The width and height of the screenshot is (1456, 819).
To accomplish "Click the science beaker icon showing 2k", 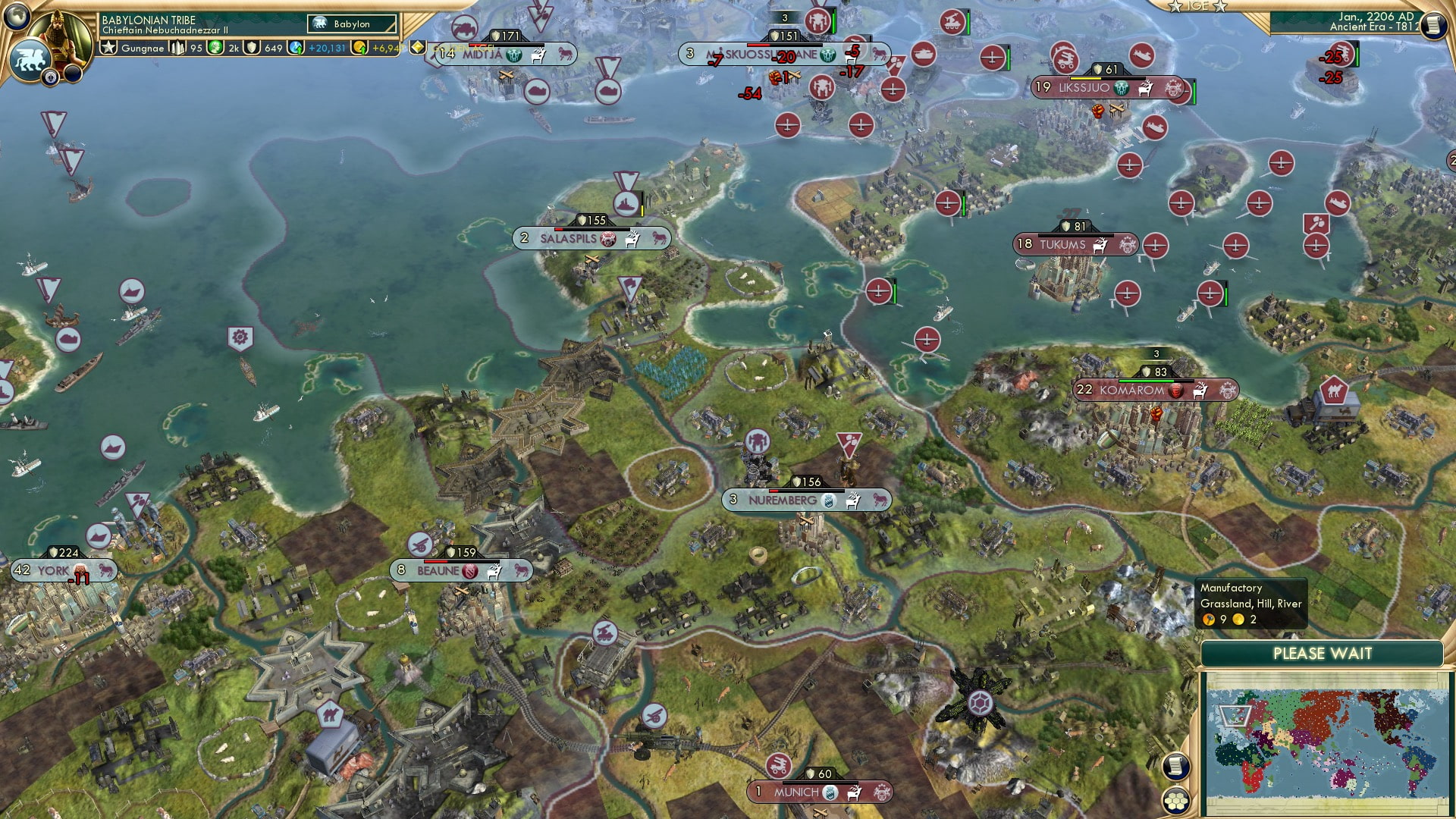I will tap(213, 48).
